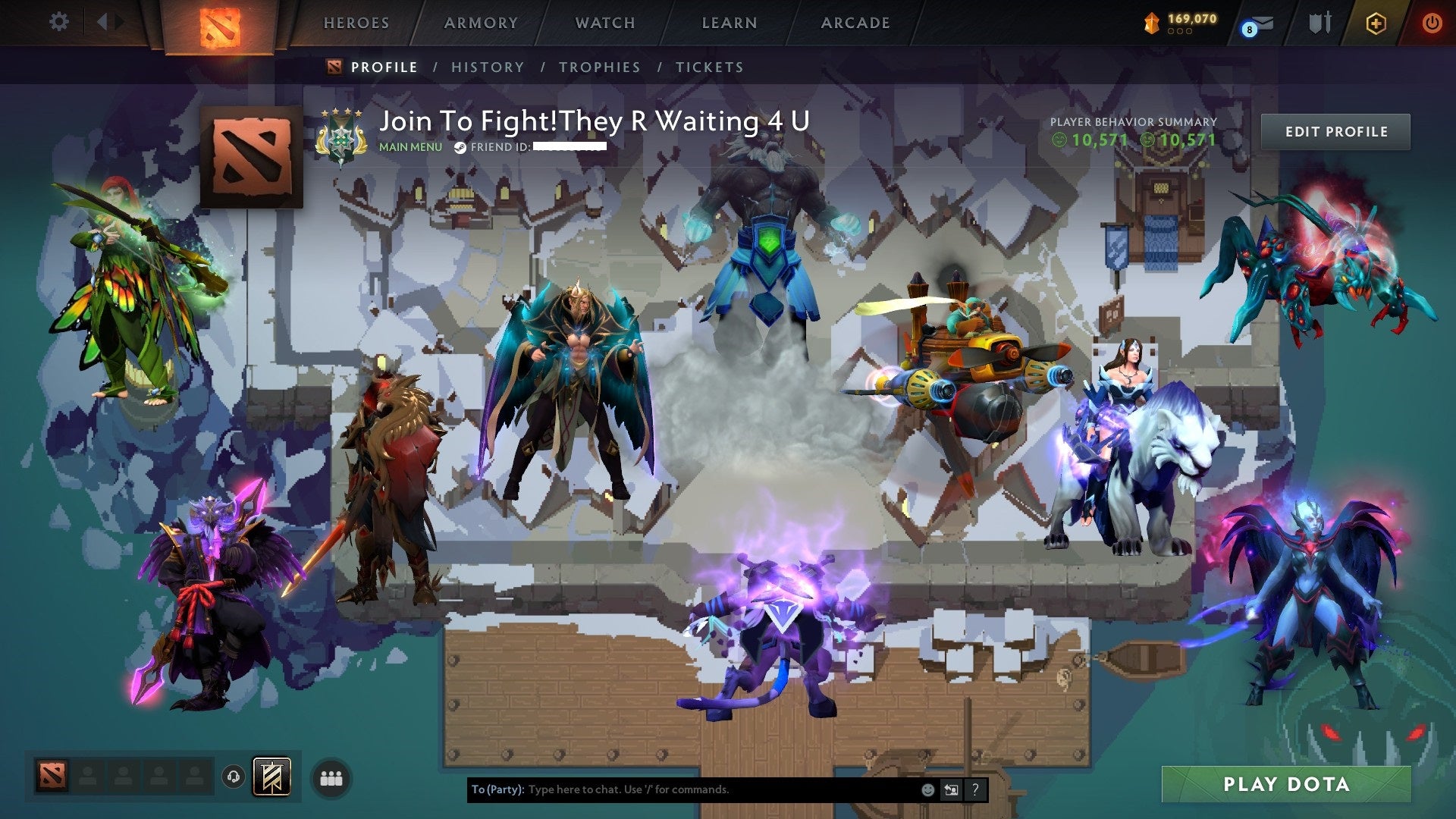Screen dimensions: 1456x819
Task: Open the HEROES menu
Action: pyautogui.click(x=356, y=23)
